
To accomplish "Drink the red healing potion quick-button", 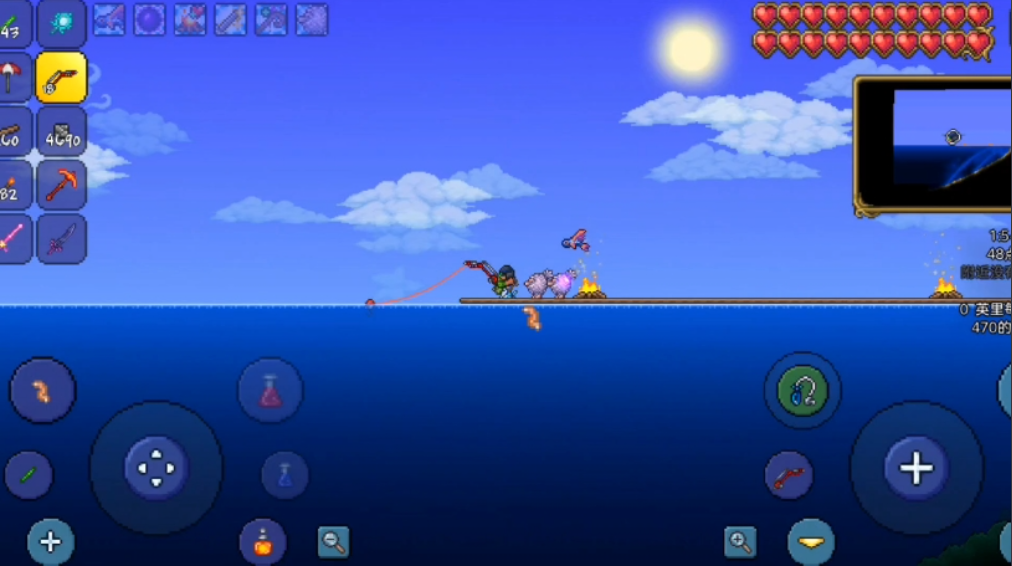I will point(271,390).
